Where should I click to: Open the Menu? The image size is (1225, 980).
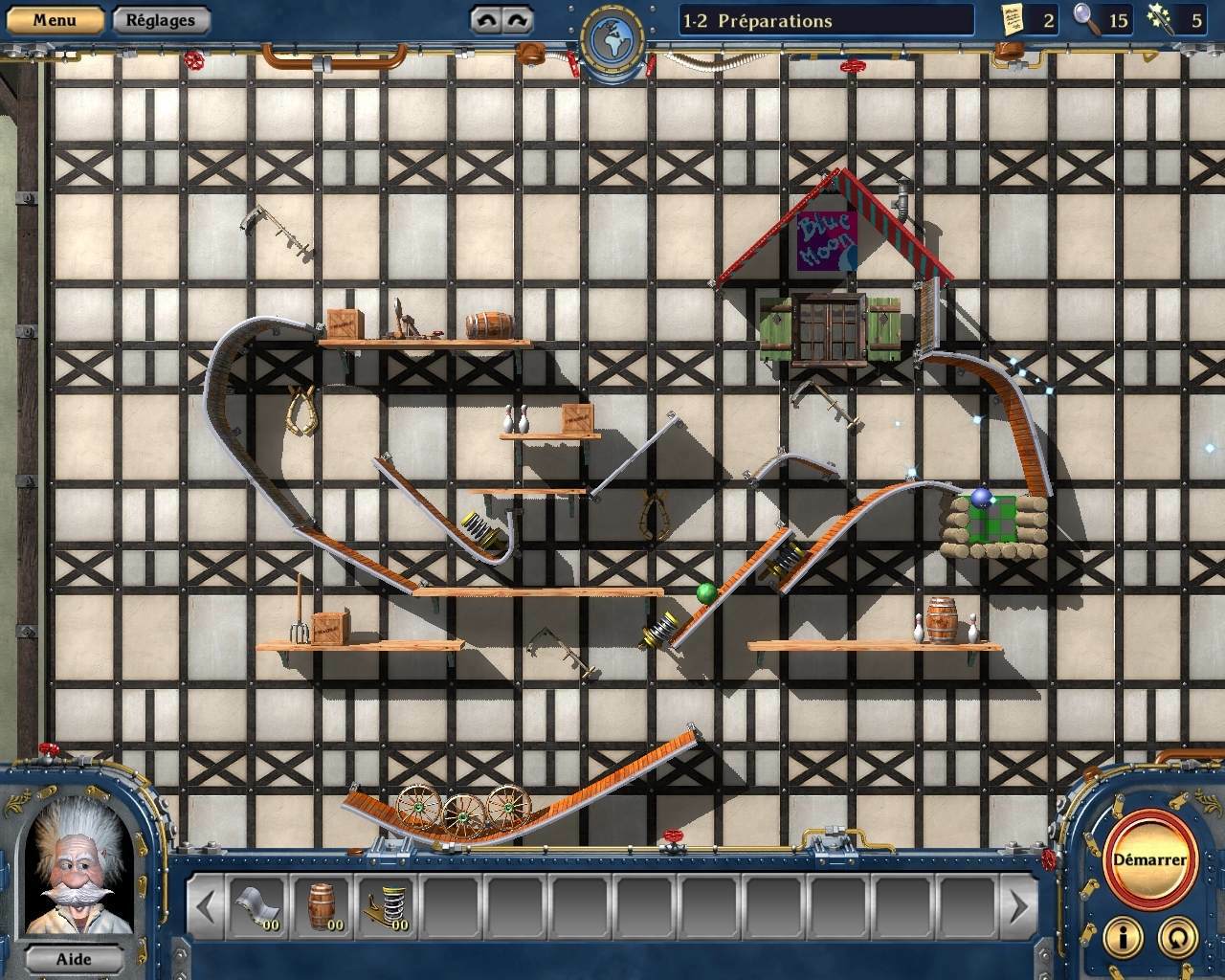click(x=53, y=19)
